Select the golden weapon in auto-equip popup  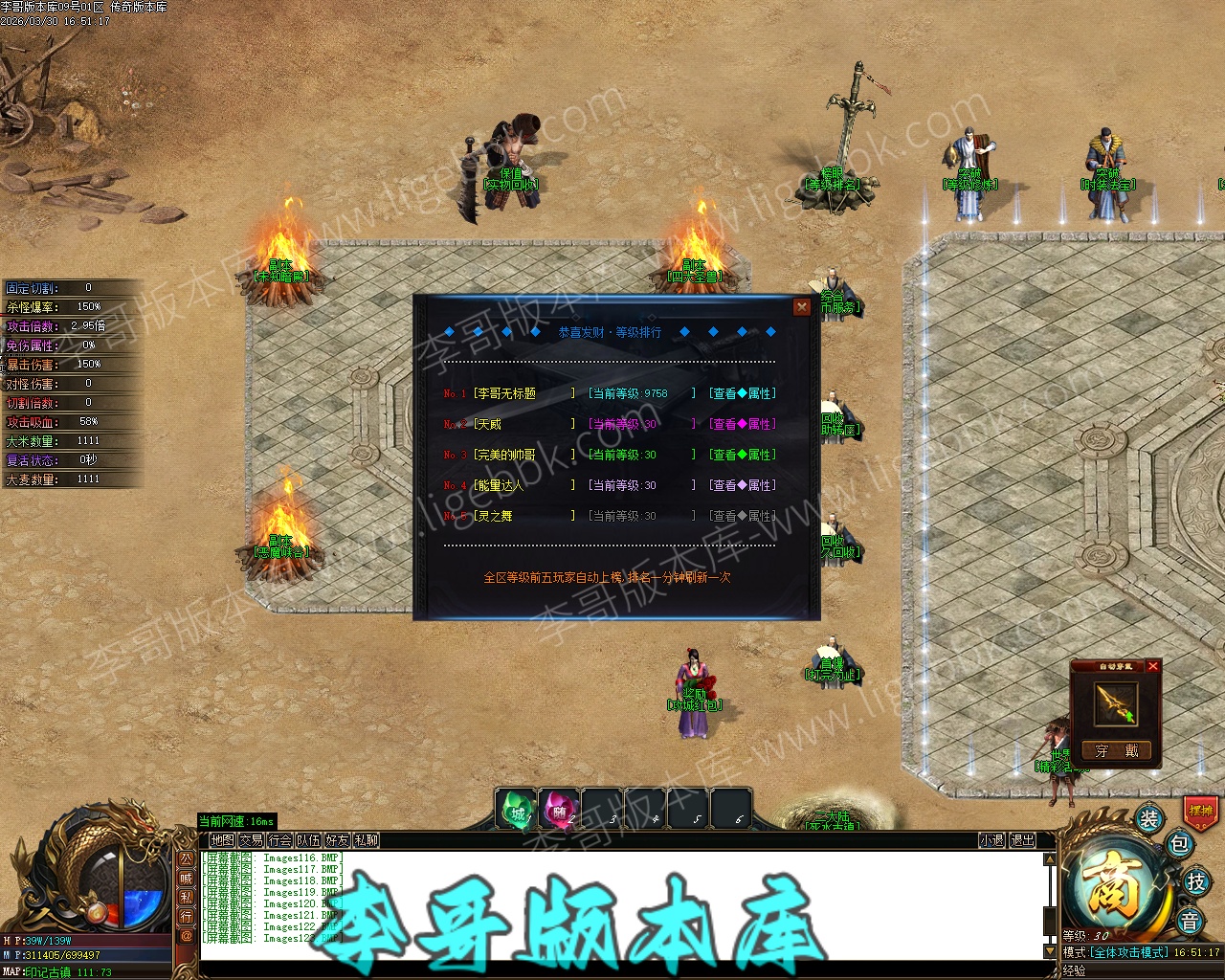click(x=1116, y=704)
